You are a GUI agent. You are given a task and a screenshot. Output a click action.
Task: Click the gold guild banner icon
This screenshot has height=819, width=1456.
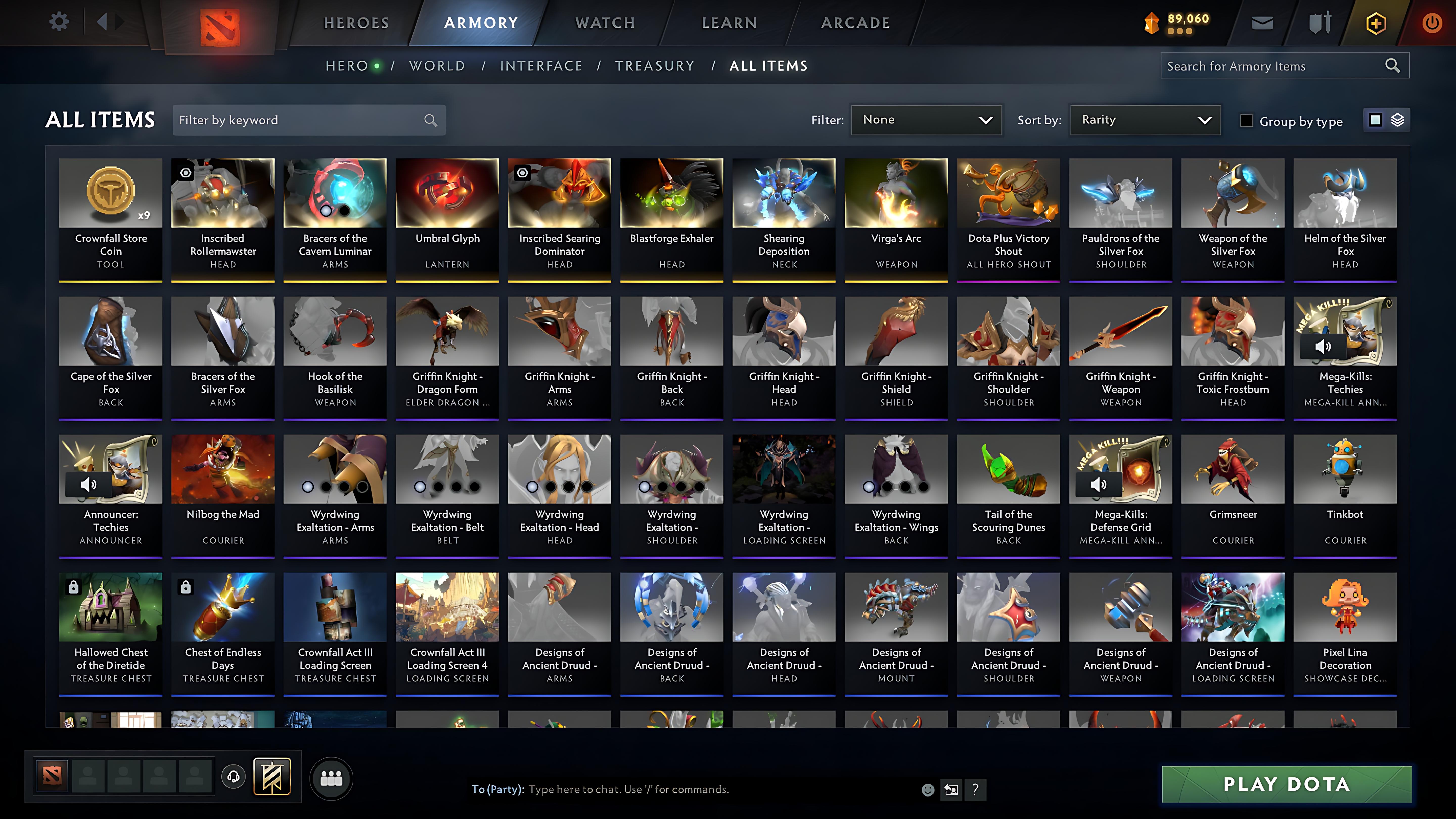272,776
